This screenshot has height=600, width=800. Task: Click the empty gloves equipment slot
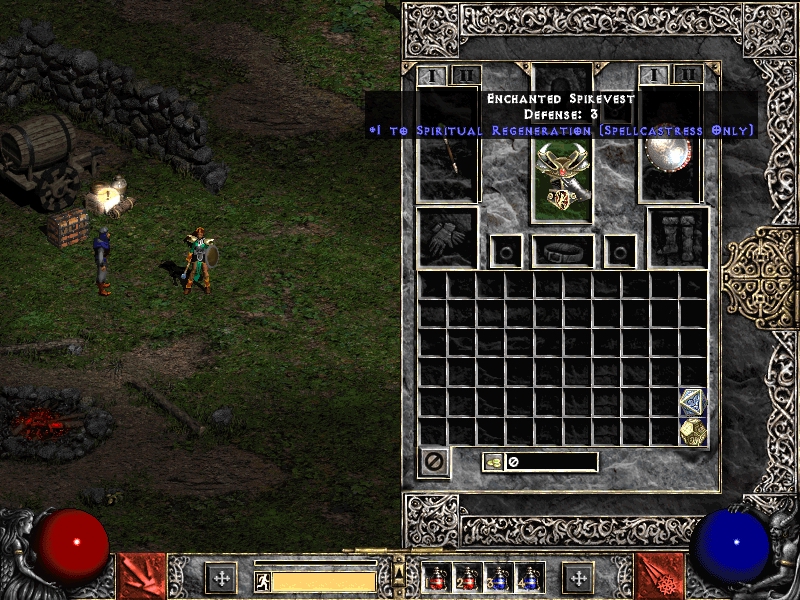[447, 238]
